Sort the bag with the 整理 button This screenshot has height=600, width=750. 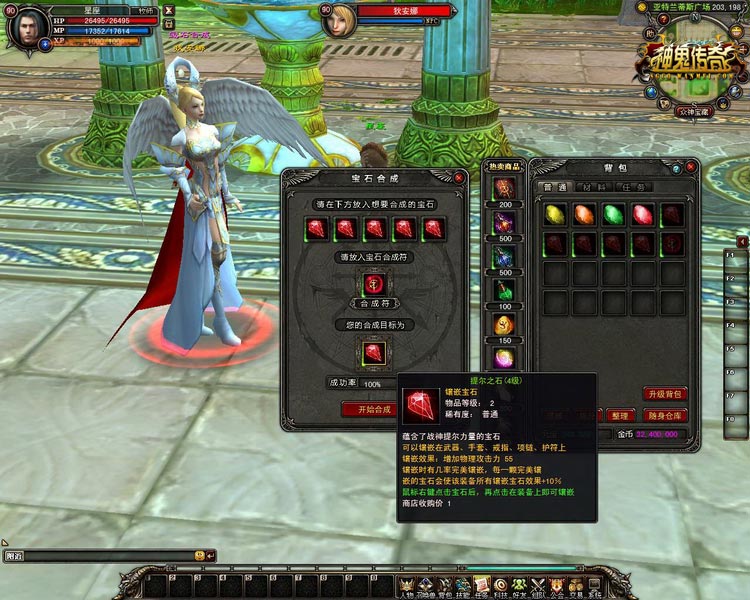point(620,415)
